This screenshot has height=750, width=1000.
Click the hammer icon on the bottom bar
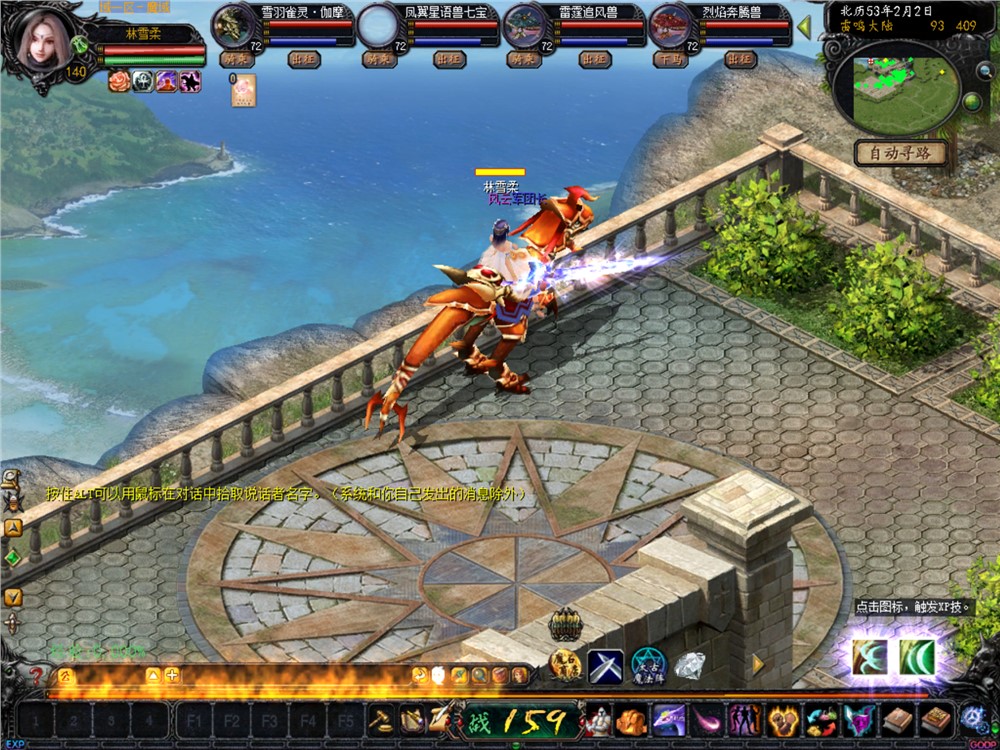380,719
